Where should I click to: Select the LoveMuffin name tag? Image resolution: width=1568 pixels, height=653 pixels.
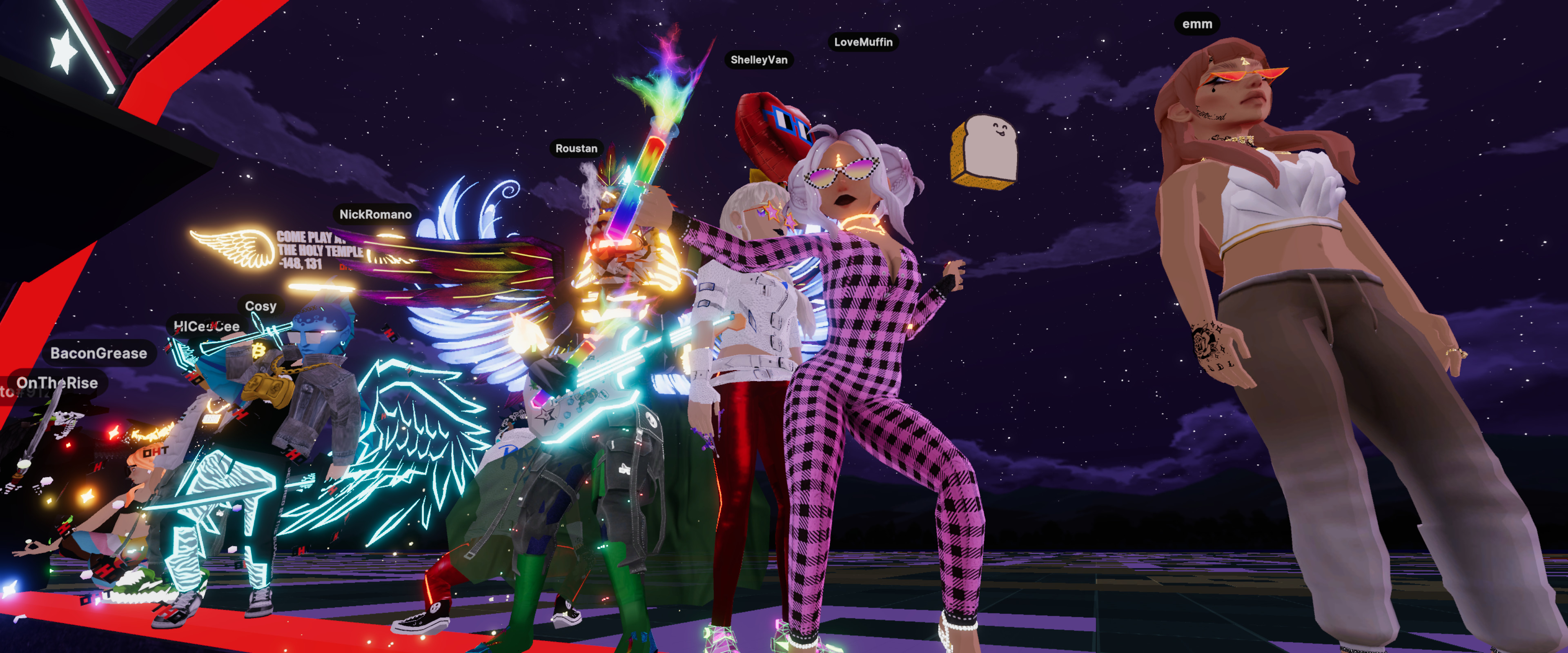coord(862,42)
